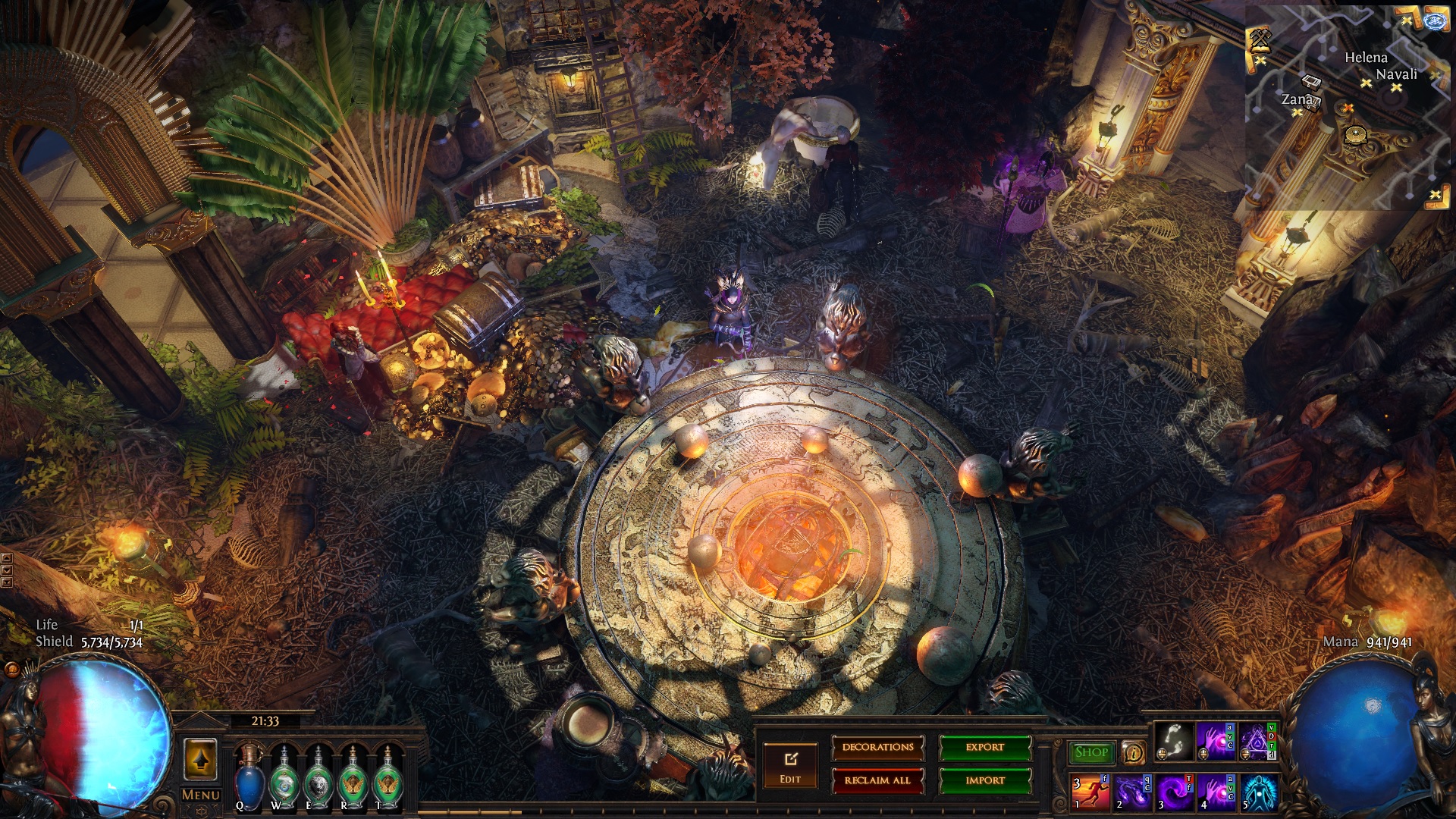1456x819 pixels.
Task: Open the Decorations panel
Action: [877, 748]
